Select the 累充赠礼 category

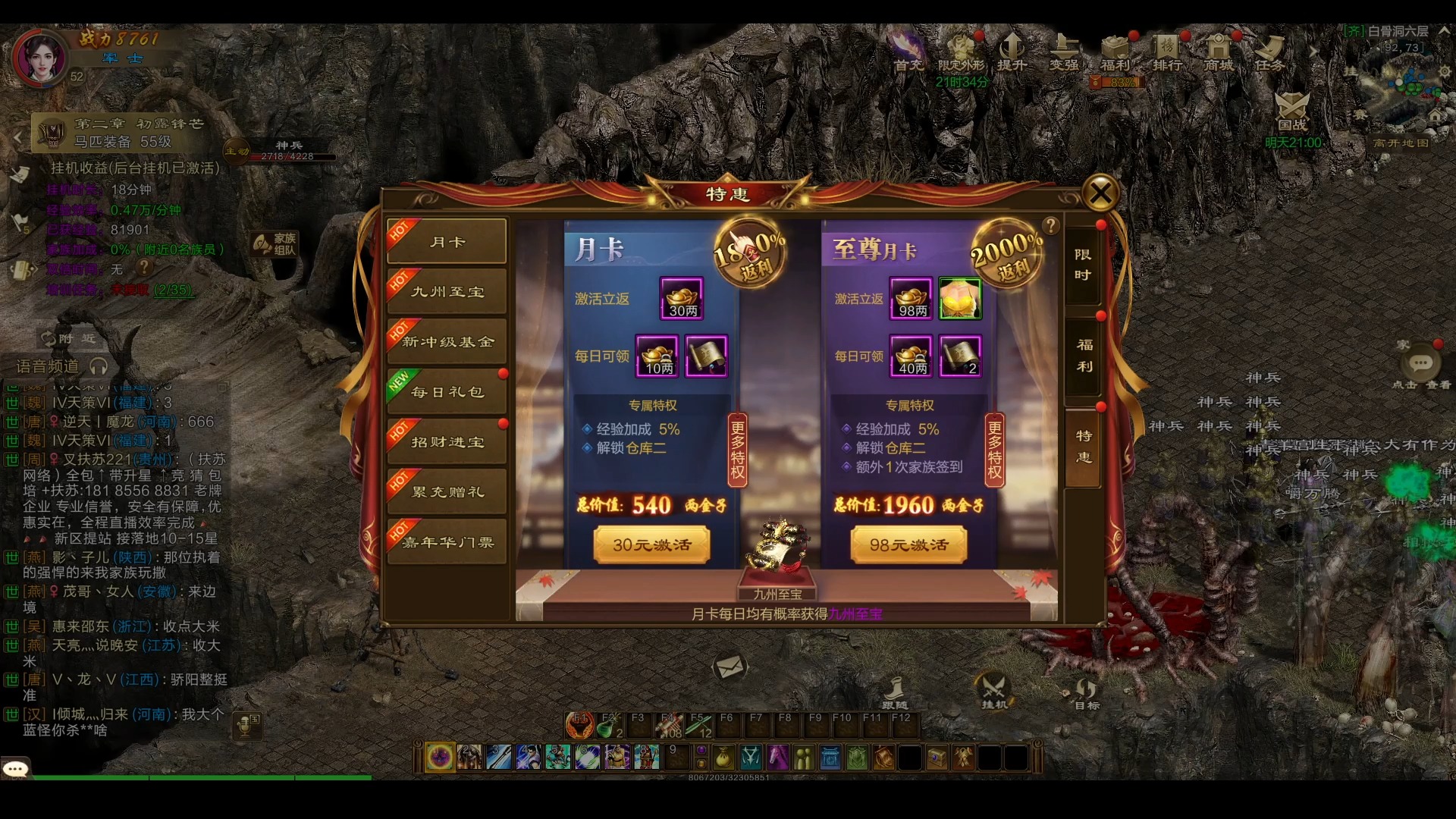point(447,492)
